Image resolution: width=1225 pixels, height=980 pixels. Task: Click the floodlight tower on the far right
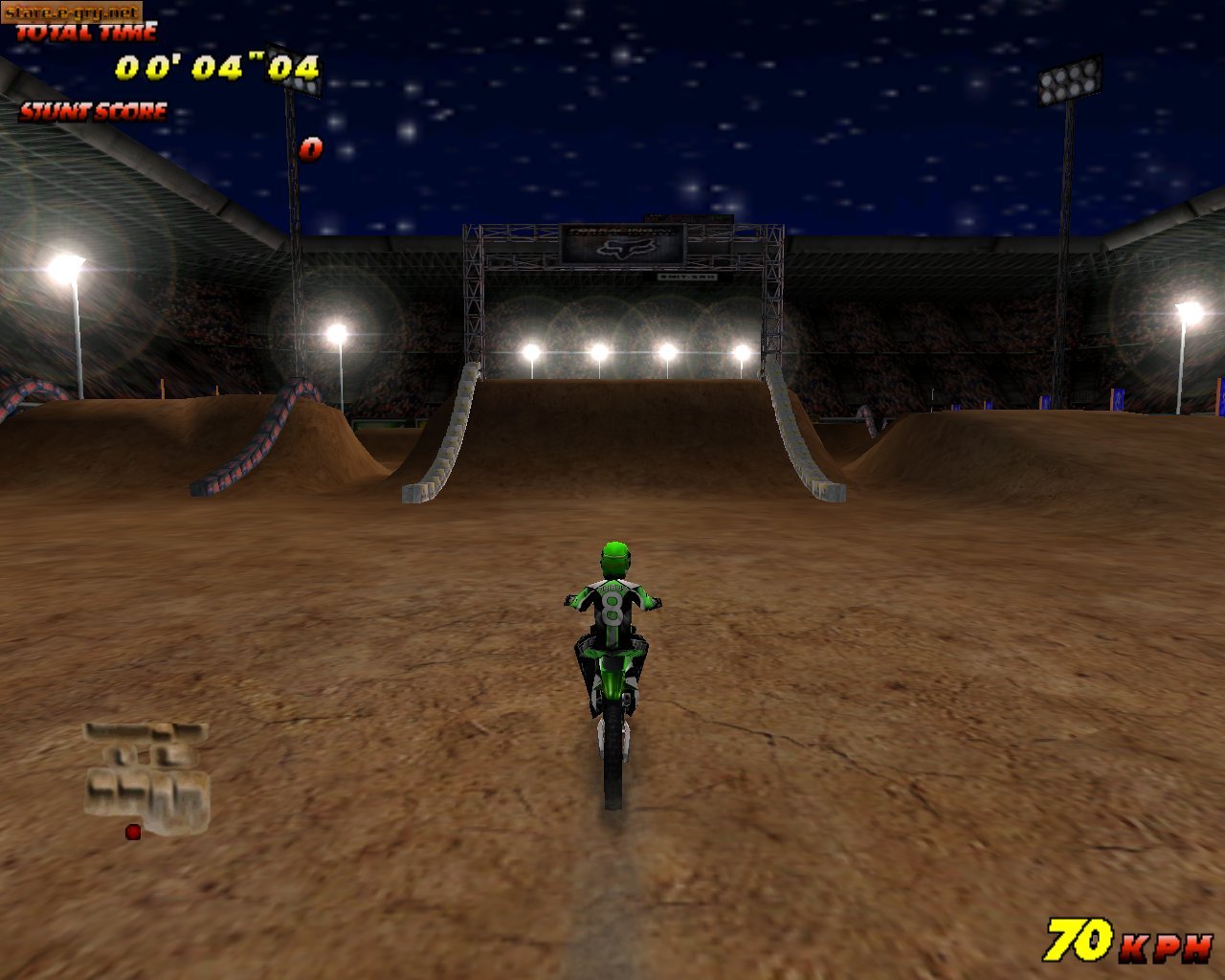pyautogui.click(x=1065, y=81)
